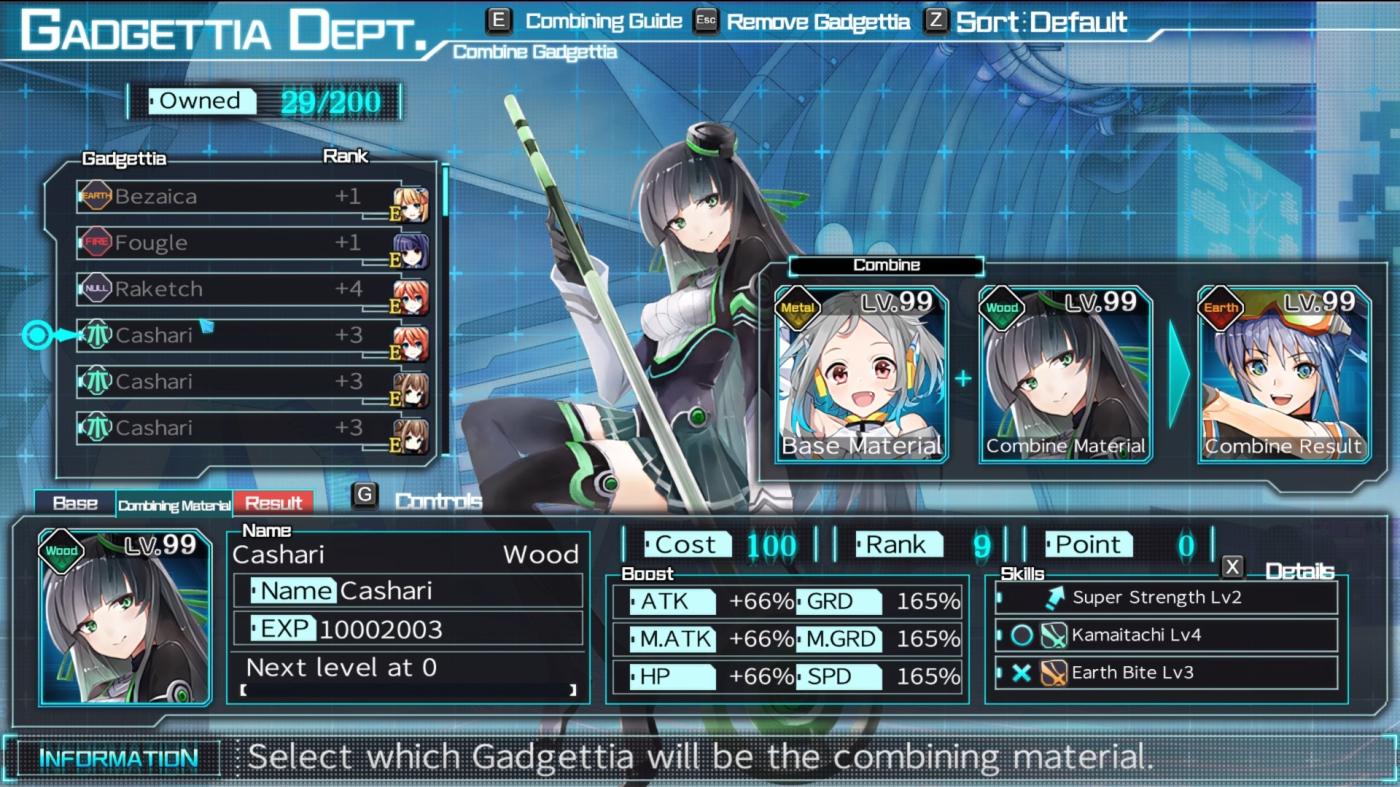The image size is (1400, 787).
Task: Show the Controls help
Action: (438, 501)
